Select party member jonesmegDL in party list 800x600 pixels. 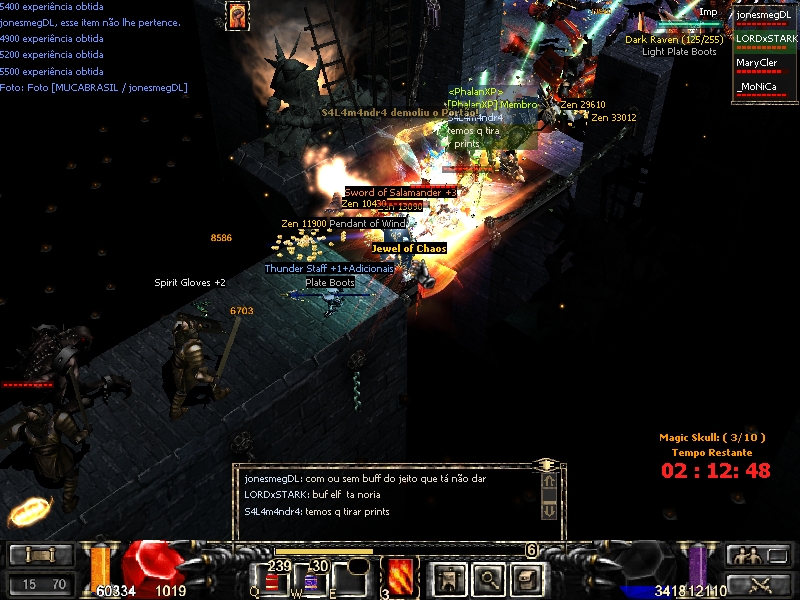click(x=764, y=16)
